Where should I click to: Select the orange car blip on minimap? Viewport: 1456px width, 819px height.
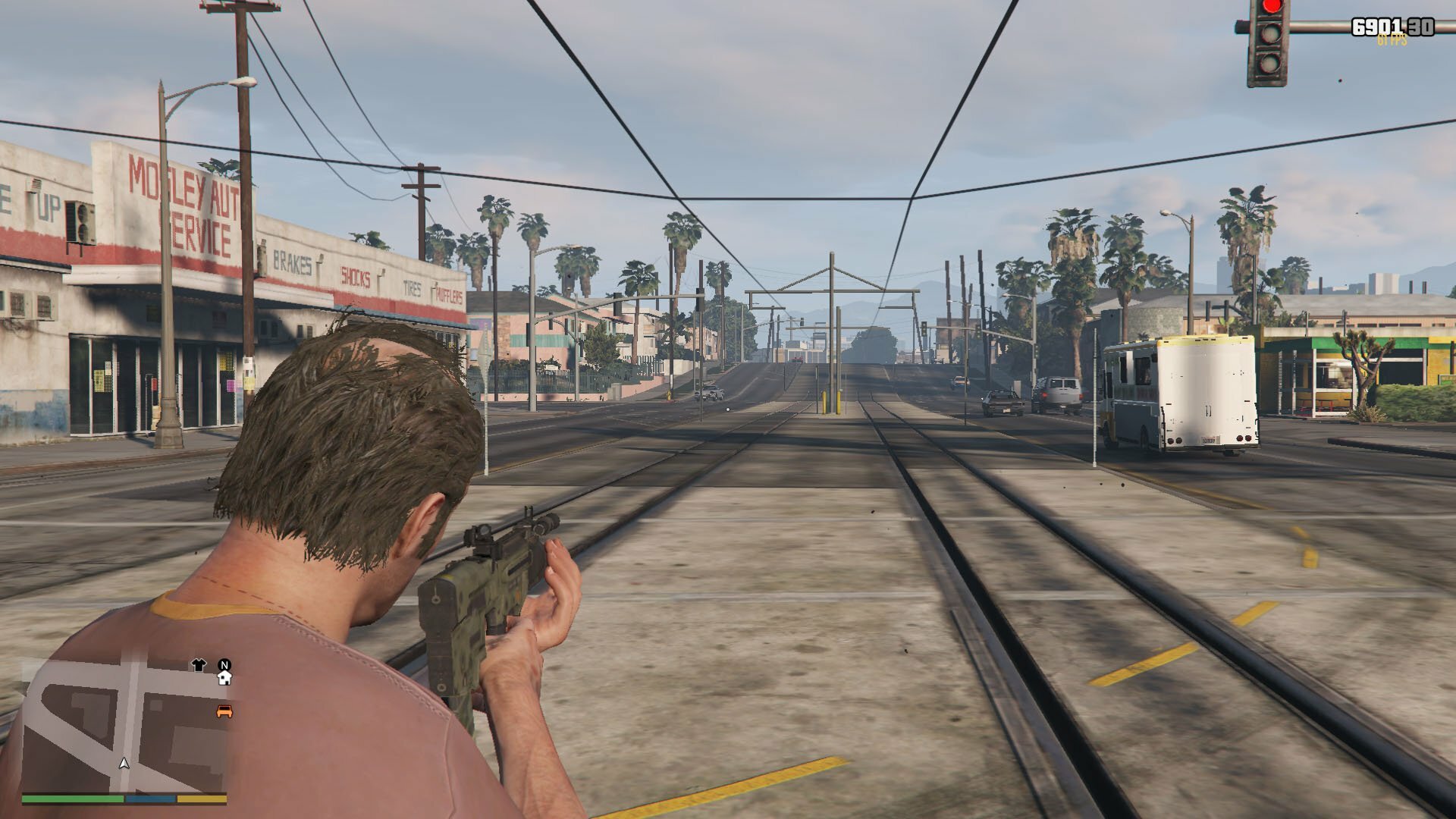click(x=224, y=711)
